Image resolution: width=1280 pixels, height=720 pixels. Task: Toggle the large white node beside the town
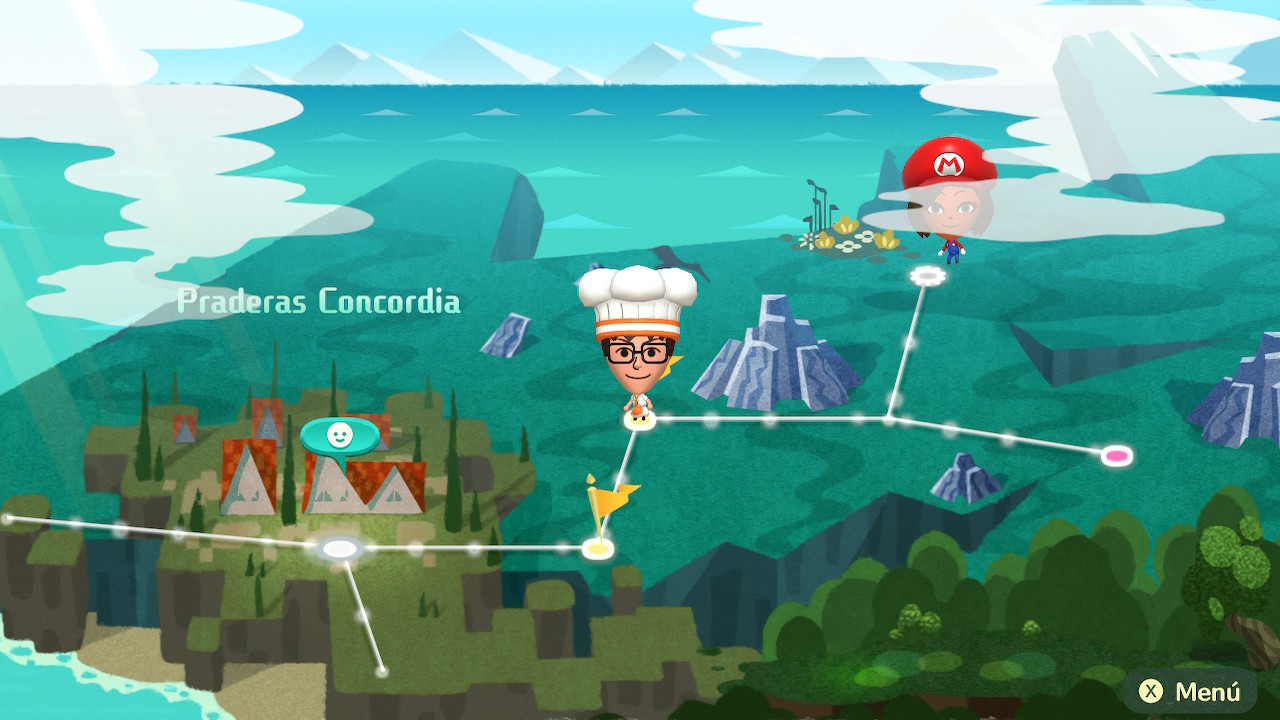(340, 545)
